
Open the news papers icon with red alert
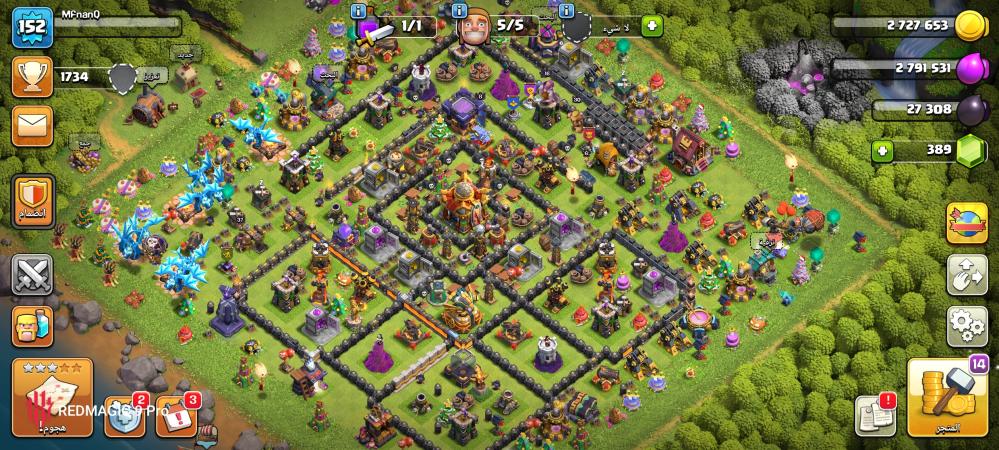(875, 415)
